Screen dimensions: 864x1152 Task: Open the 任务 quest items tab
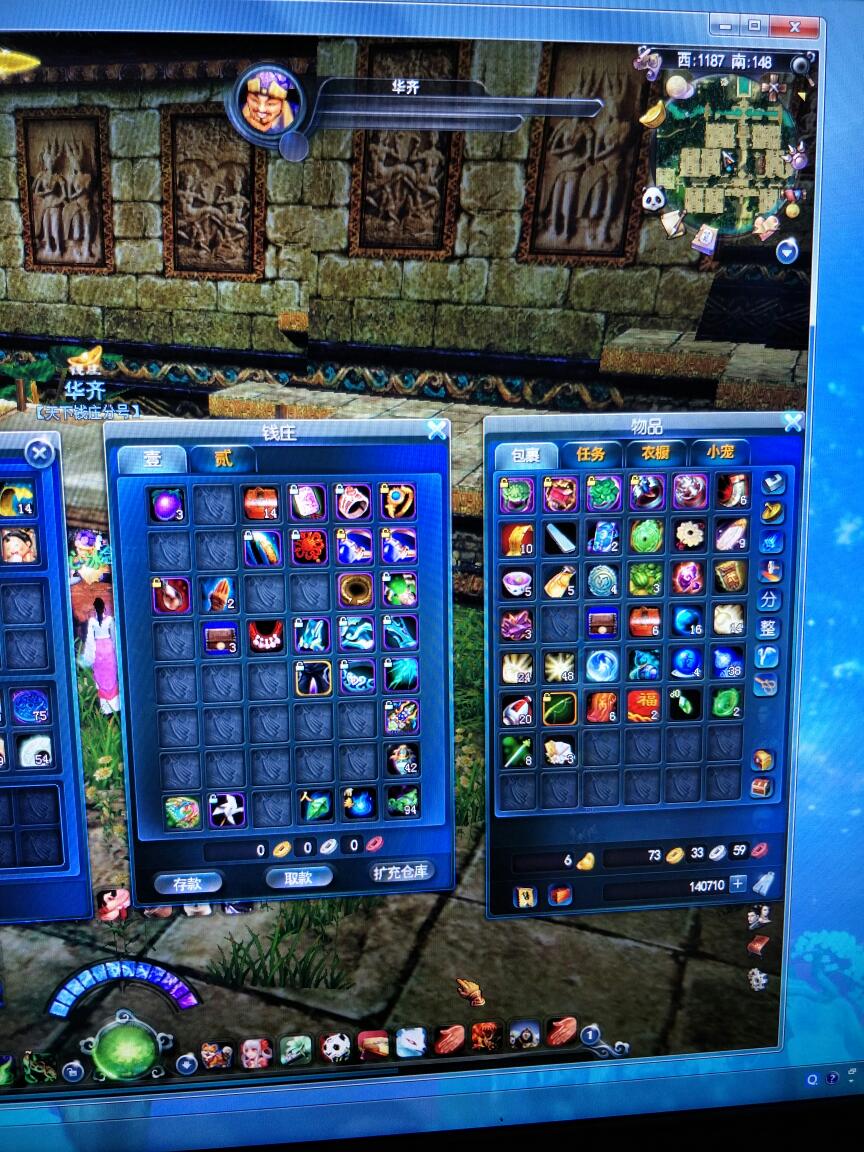(x=591, y=453)
